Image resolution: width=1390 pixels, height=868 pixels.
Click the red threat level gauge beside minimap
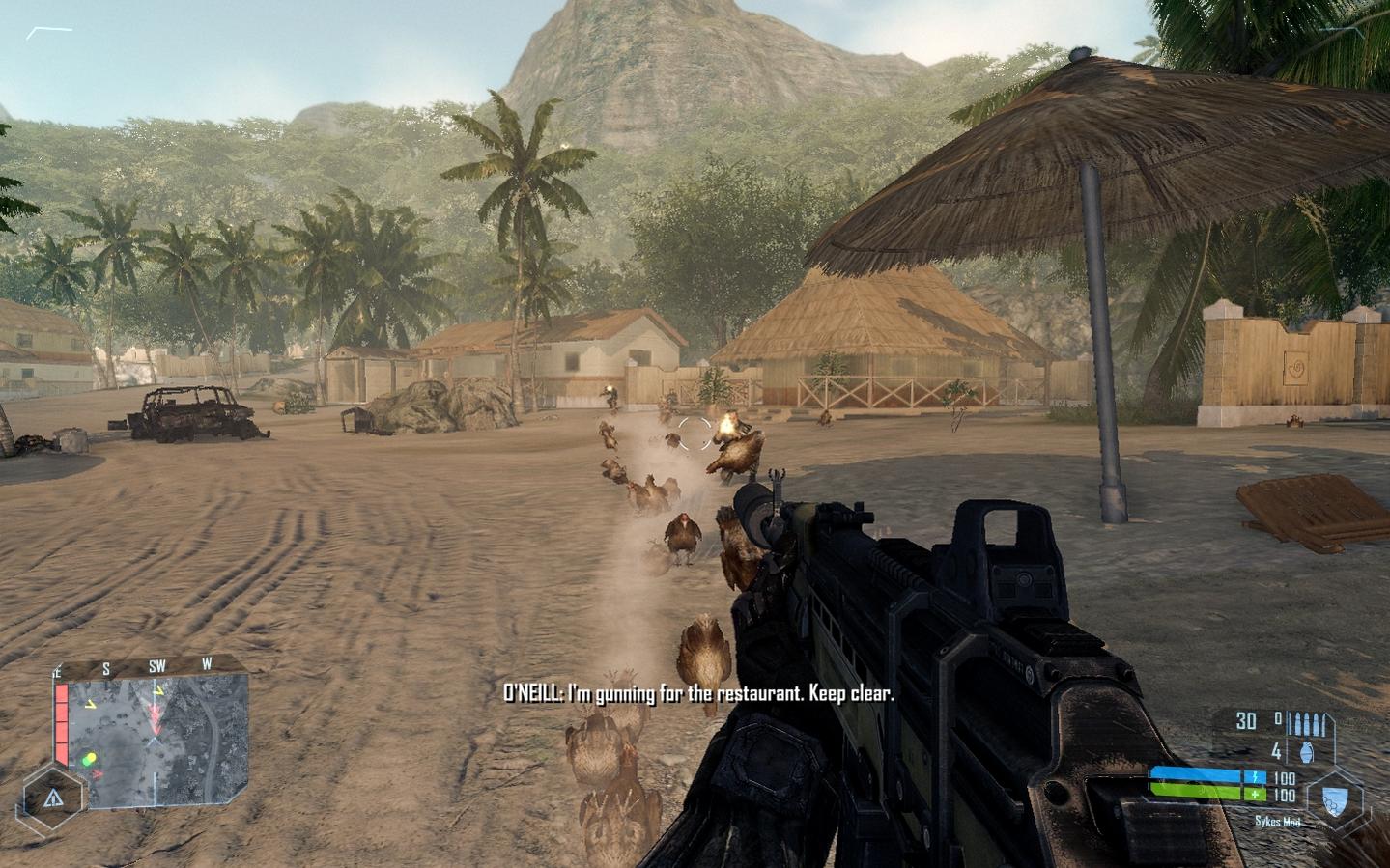click(62, 719)
